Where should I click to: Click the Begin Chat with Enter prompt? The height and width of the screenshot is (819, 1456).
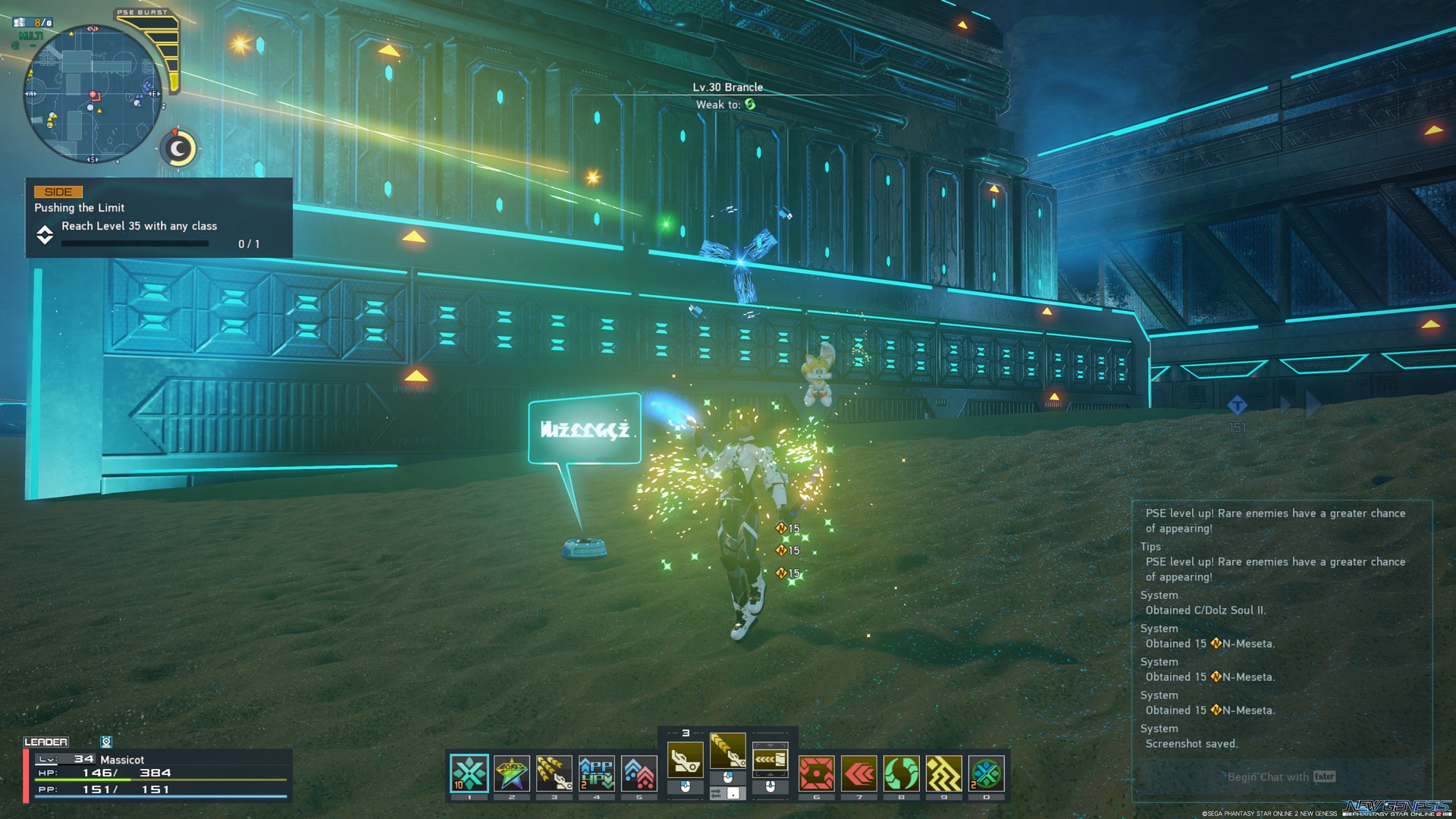[1280, 777]
